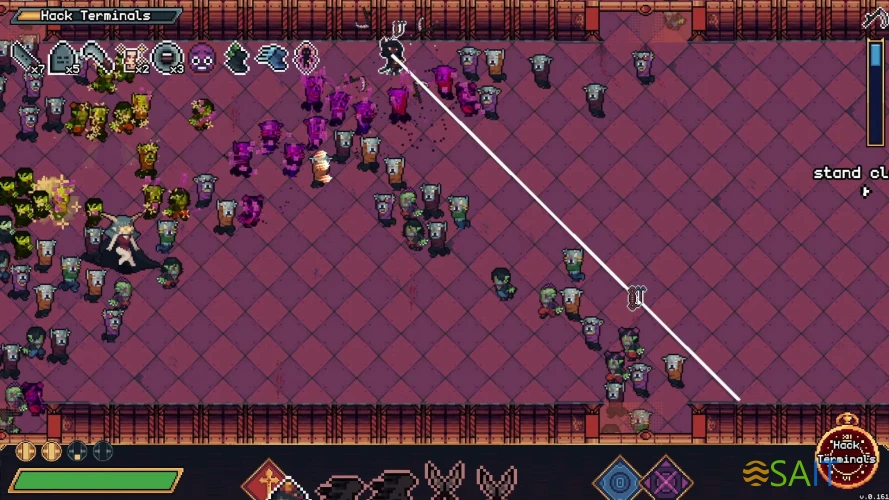Select the purple skull face icon

click(x=202, y=58)
